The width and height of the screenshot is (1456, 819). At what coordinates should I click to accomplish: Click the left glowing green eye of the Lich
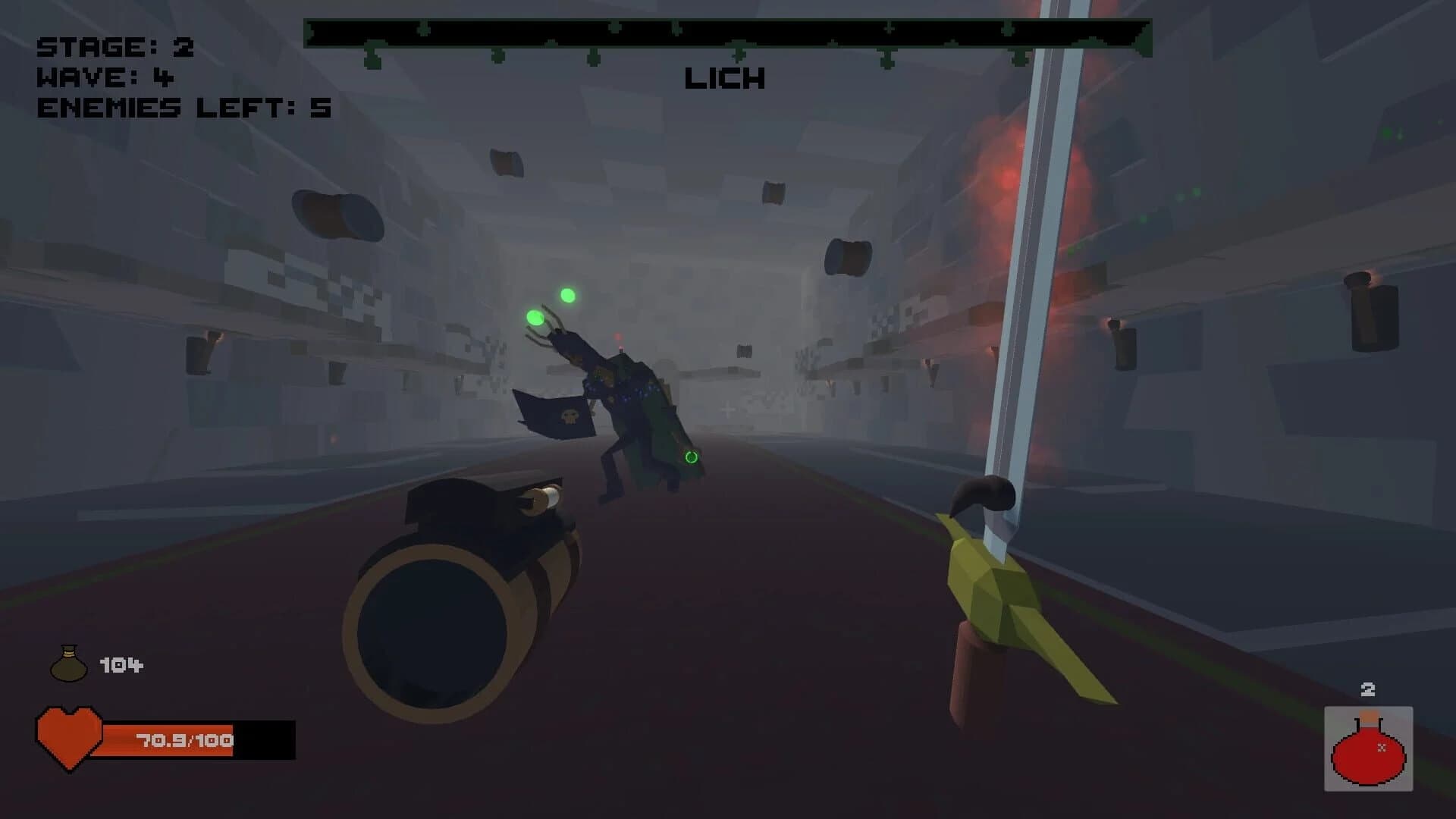533,315
